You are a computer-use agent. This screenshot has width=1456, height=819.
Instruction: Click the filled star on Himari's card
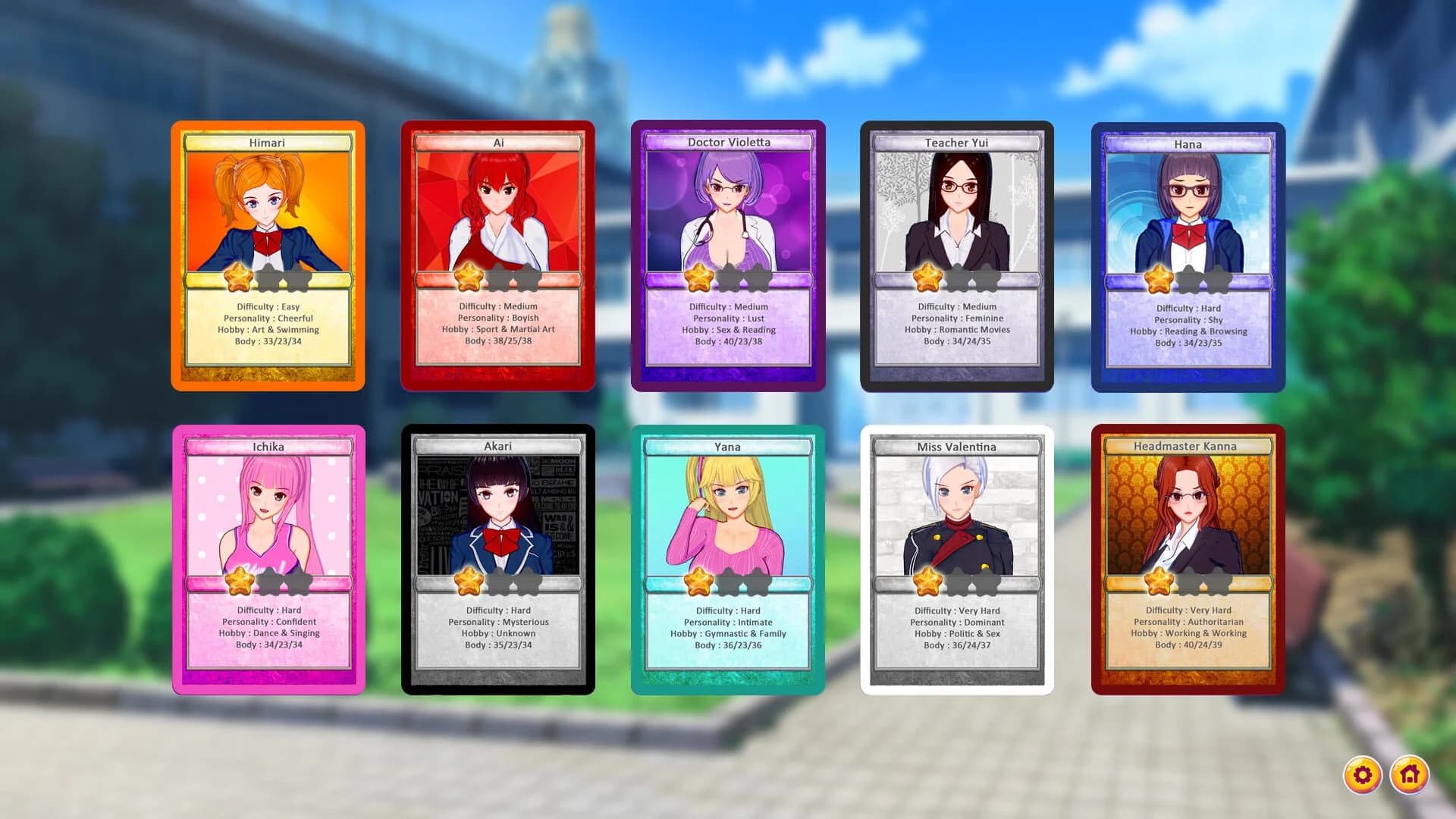239,279
